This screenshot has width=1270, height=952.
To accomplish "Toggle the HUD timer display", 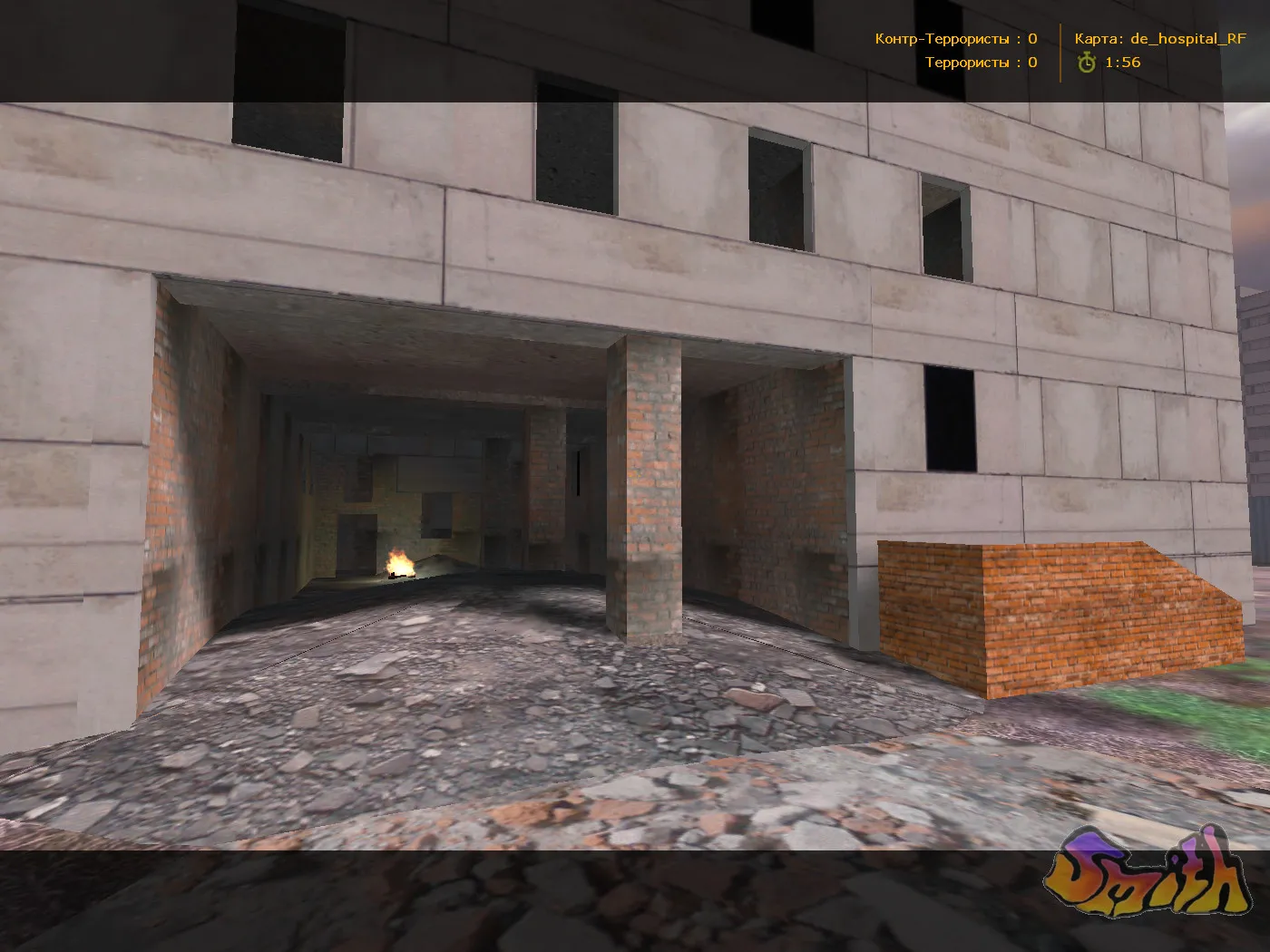I will point(1107,63).
